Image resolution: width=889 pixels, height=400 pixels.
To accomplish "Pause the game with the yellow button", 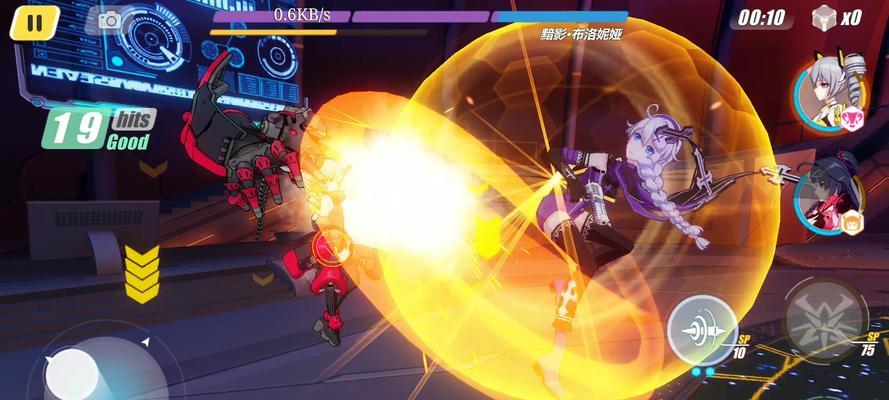I will tap(35, 22).
